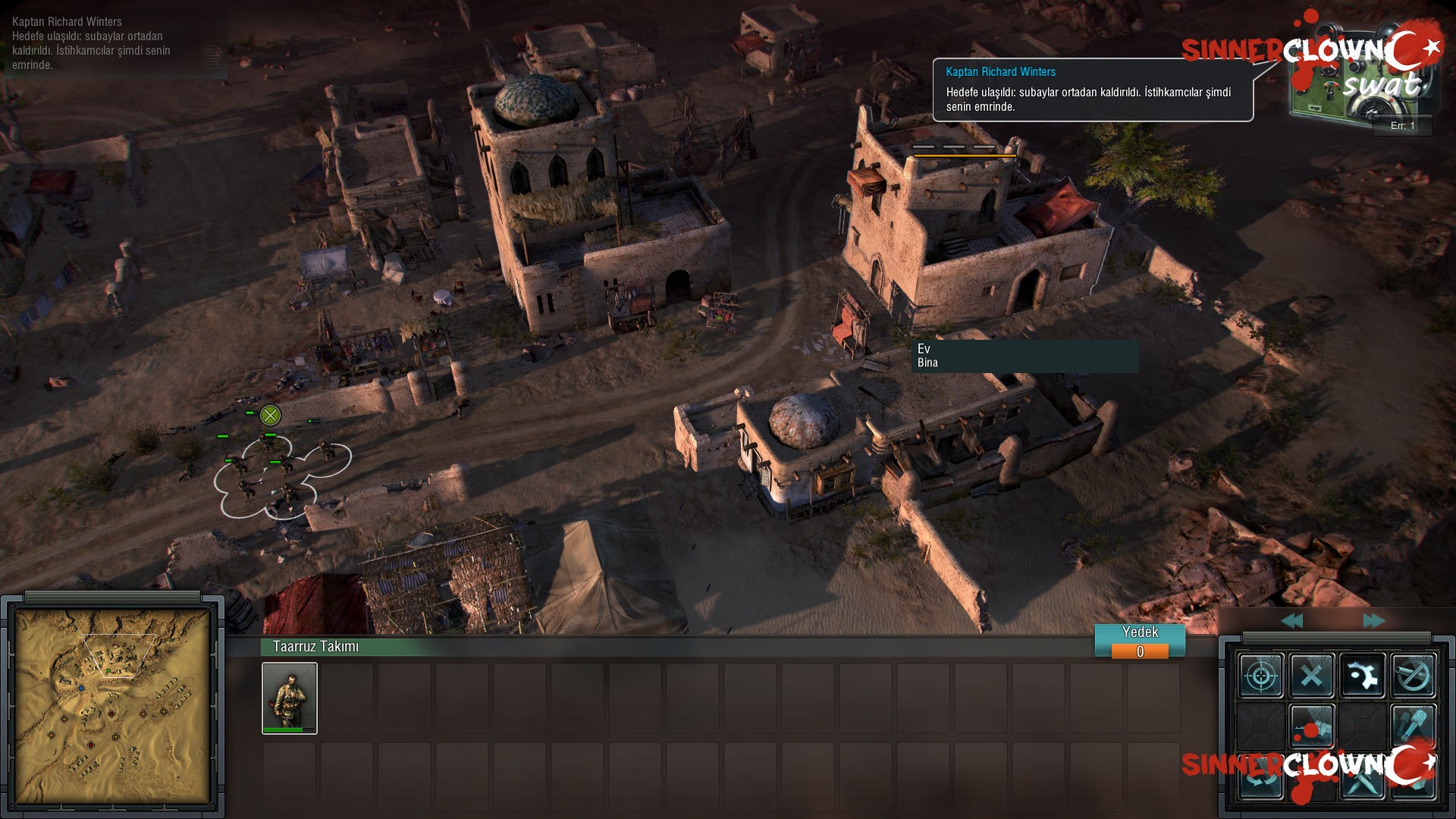Toggle the hold-fire crossed cannon command
The width and height of the screenshot is (1456, 819).
(1414, 675)
